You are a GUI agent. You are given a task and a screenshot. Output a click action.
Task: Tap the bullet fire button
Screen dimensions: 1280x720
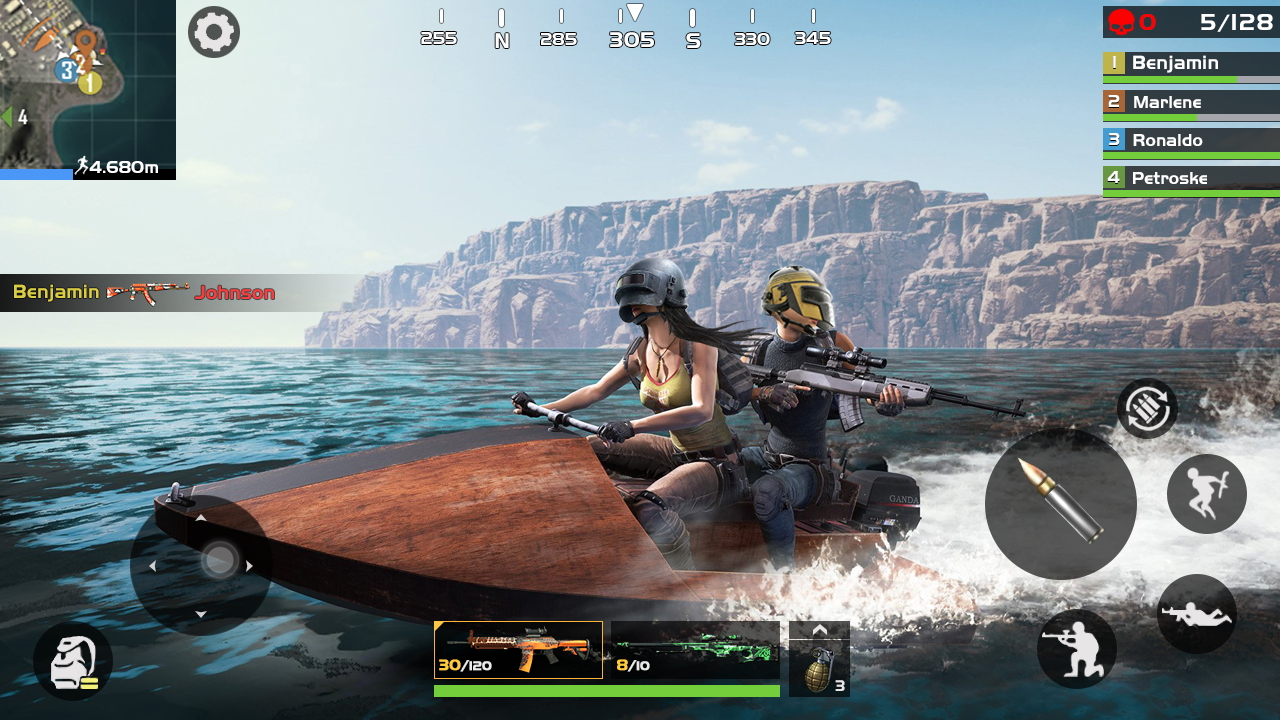pyautogui.click(x=1060, y=503)
